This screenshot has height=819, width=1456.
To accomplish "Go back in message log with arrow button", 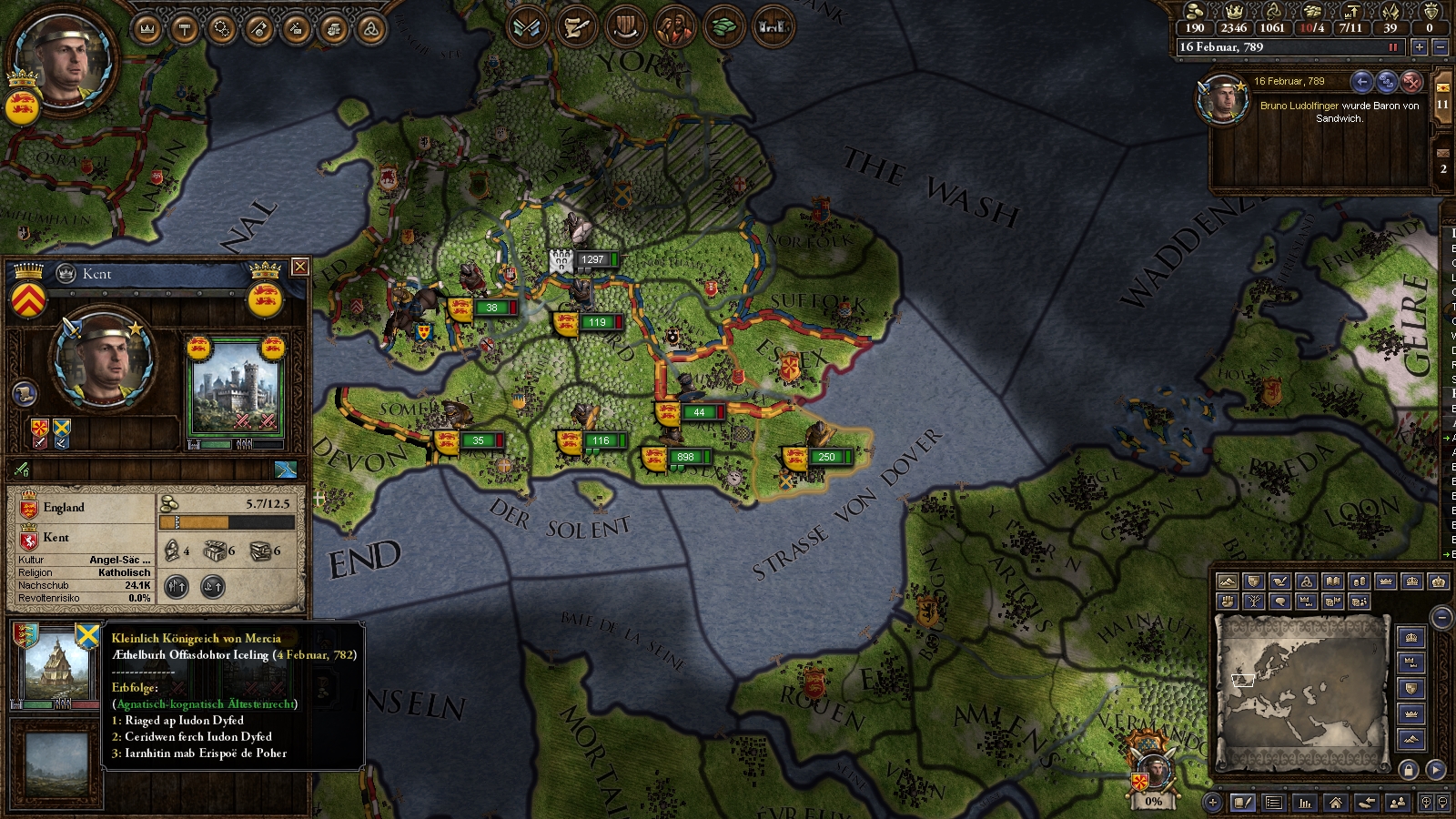I will click(1361, 82).
